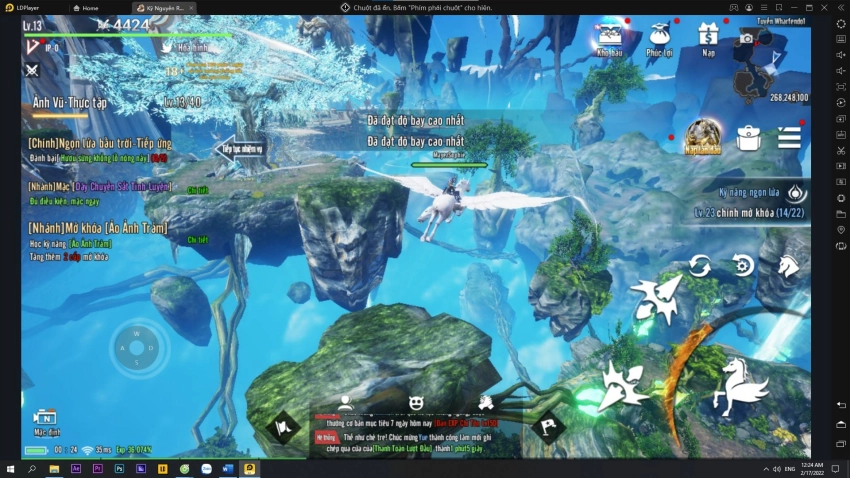
Task: Select the main quest Ngọn lửa bầu trời
Action: (100, 144)
